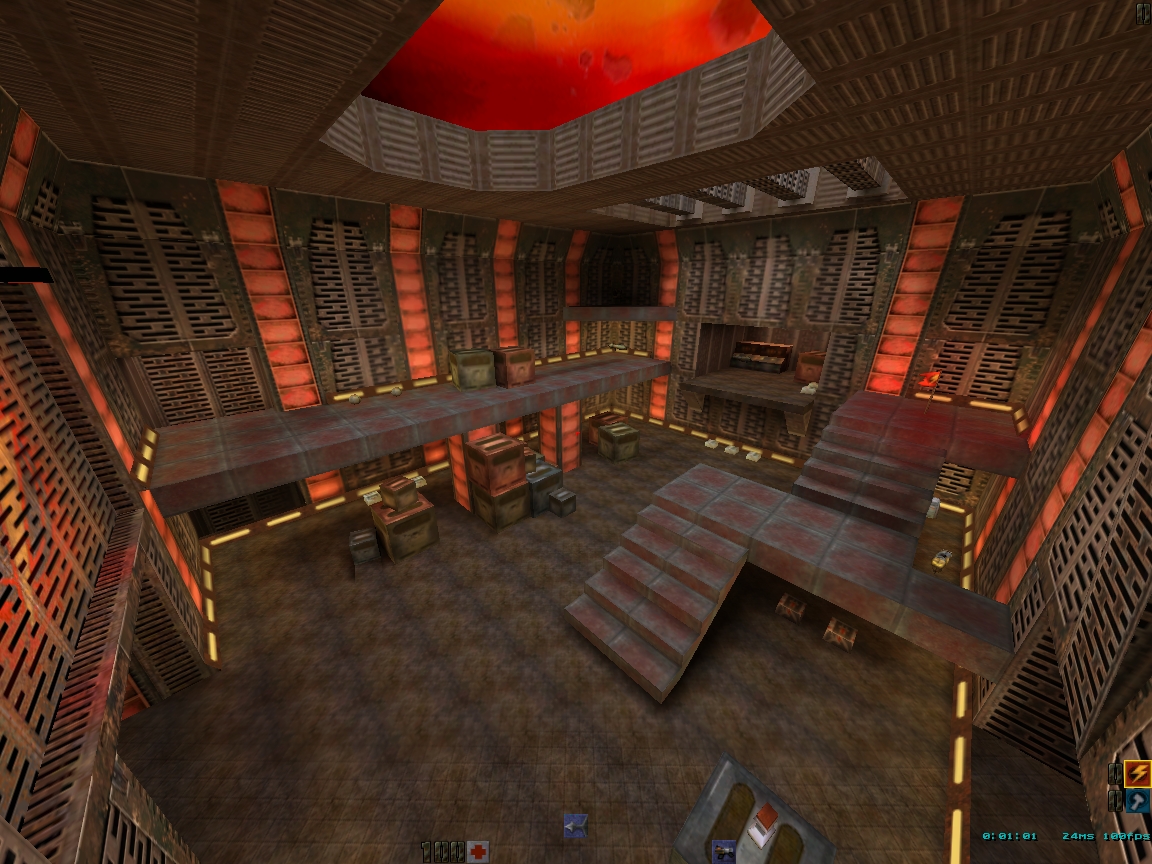Click the red cross health icon

pos(478,851)
